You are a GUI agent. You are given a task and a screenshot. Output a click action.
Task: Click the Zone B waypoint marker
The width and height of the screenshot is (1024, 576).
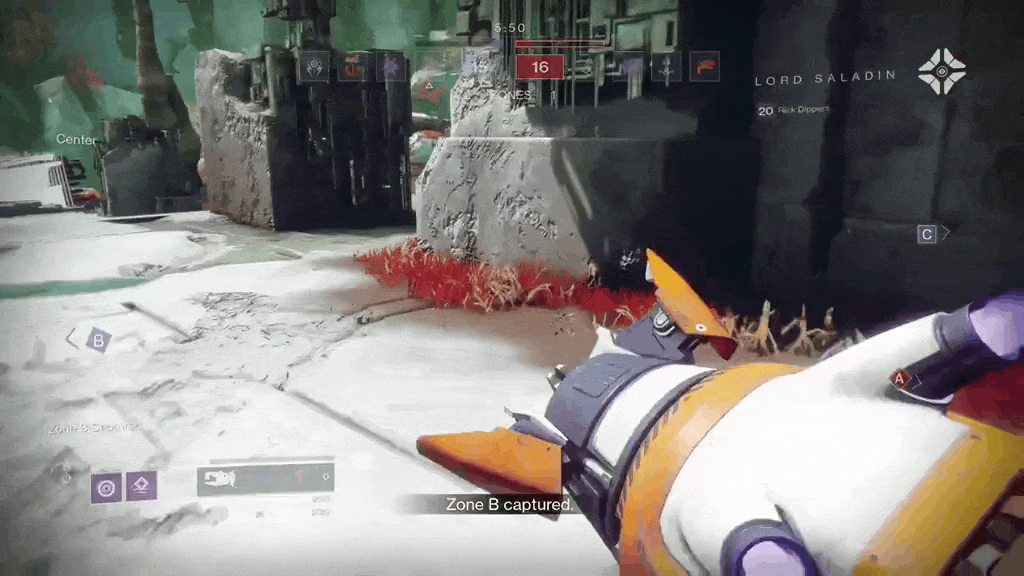click(x=97, y=340)
